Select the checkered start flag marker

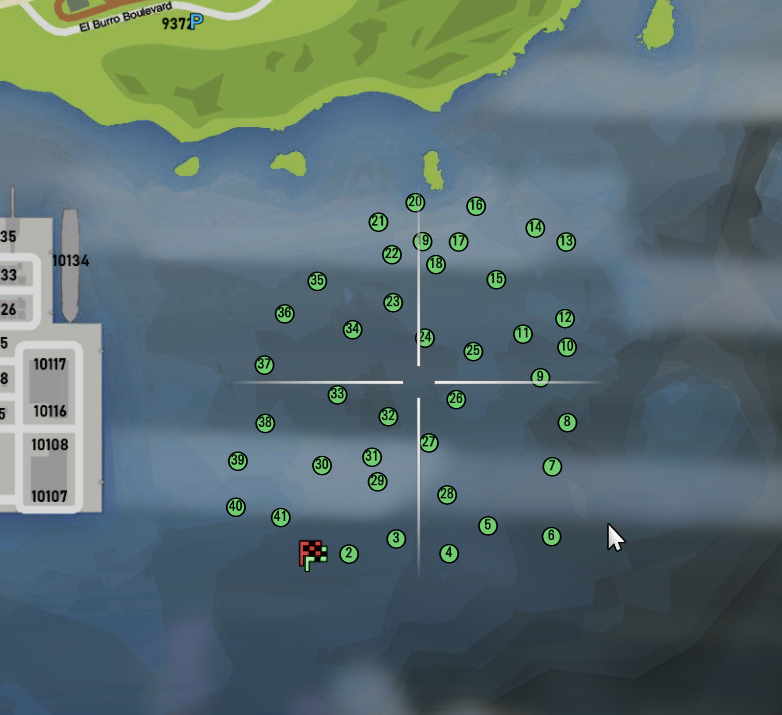pyautogui.click(x=313, y=554)
